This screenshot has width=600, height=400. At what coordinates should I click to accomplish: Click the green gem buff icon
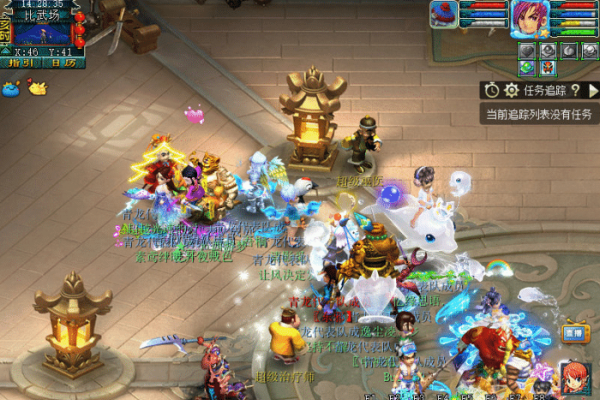click(527, 67)
